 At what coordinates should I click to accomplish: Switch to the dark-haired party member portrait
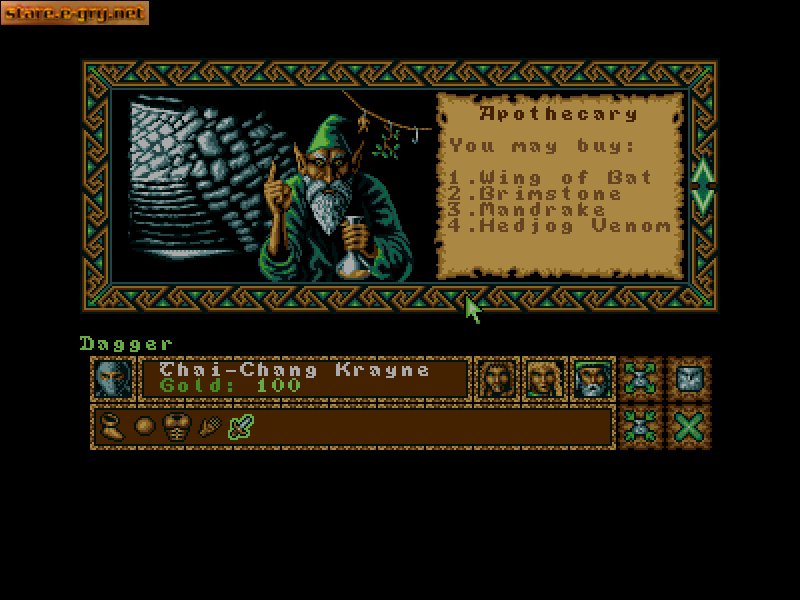tap(496, 378)
